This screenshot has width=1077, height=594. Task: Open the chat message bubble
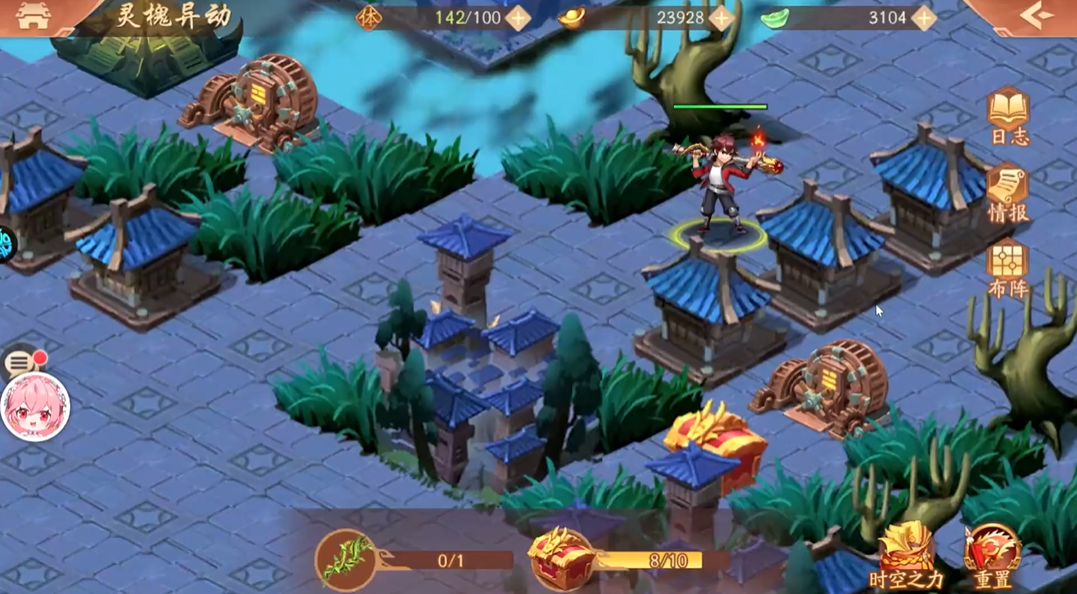coord(20,362)
